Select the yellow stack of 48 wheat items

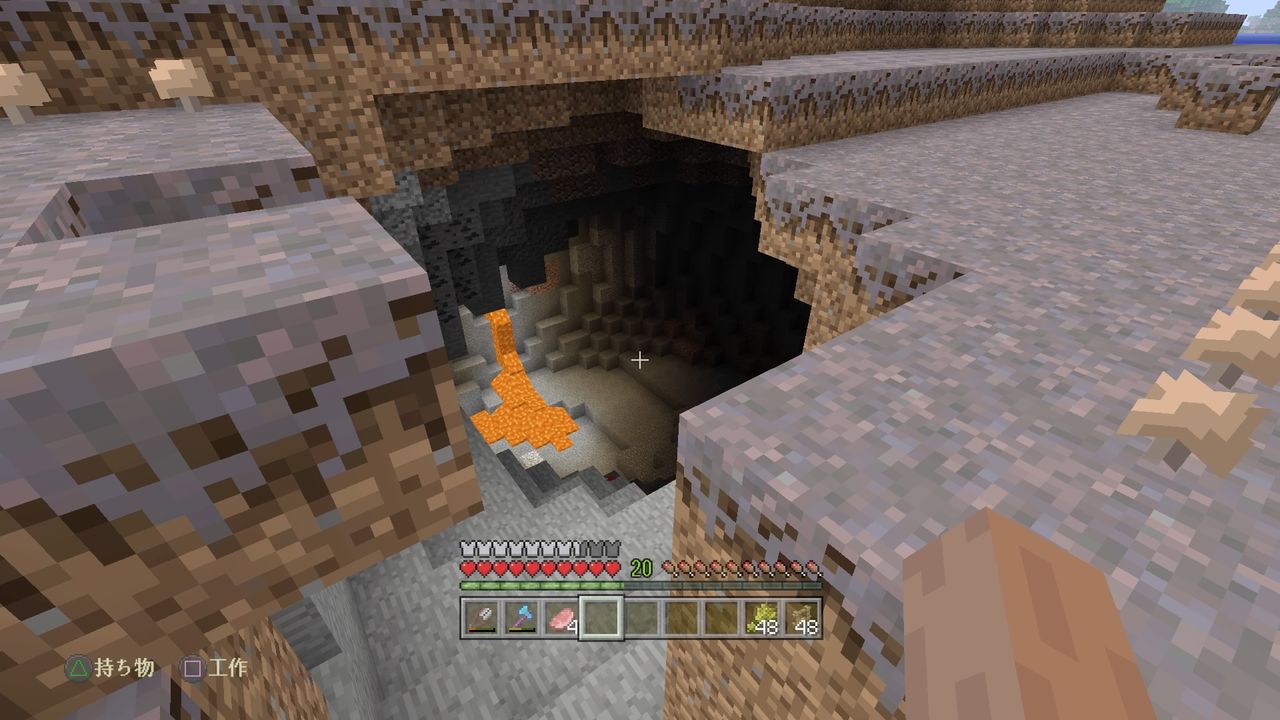(760, 616)
